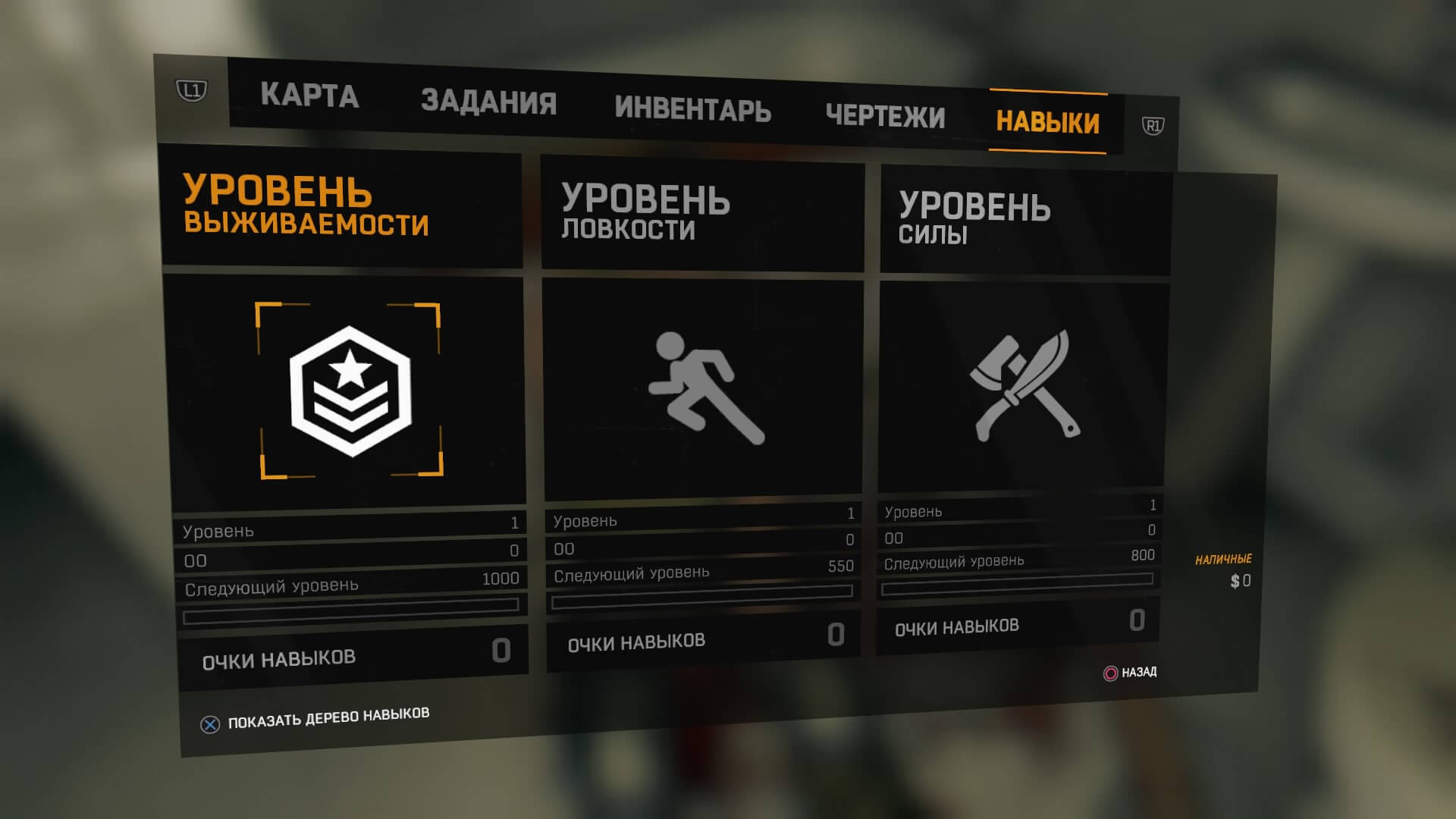Select УРОВЕНЬ ЛОВКОСТИ panel header
1456x819 pixels.
[x=645, y=215]
